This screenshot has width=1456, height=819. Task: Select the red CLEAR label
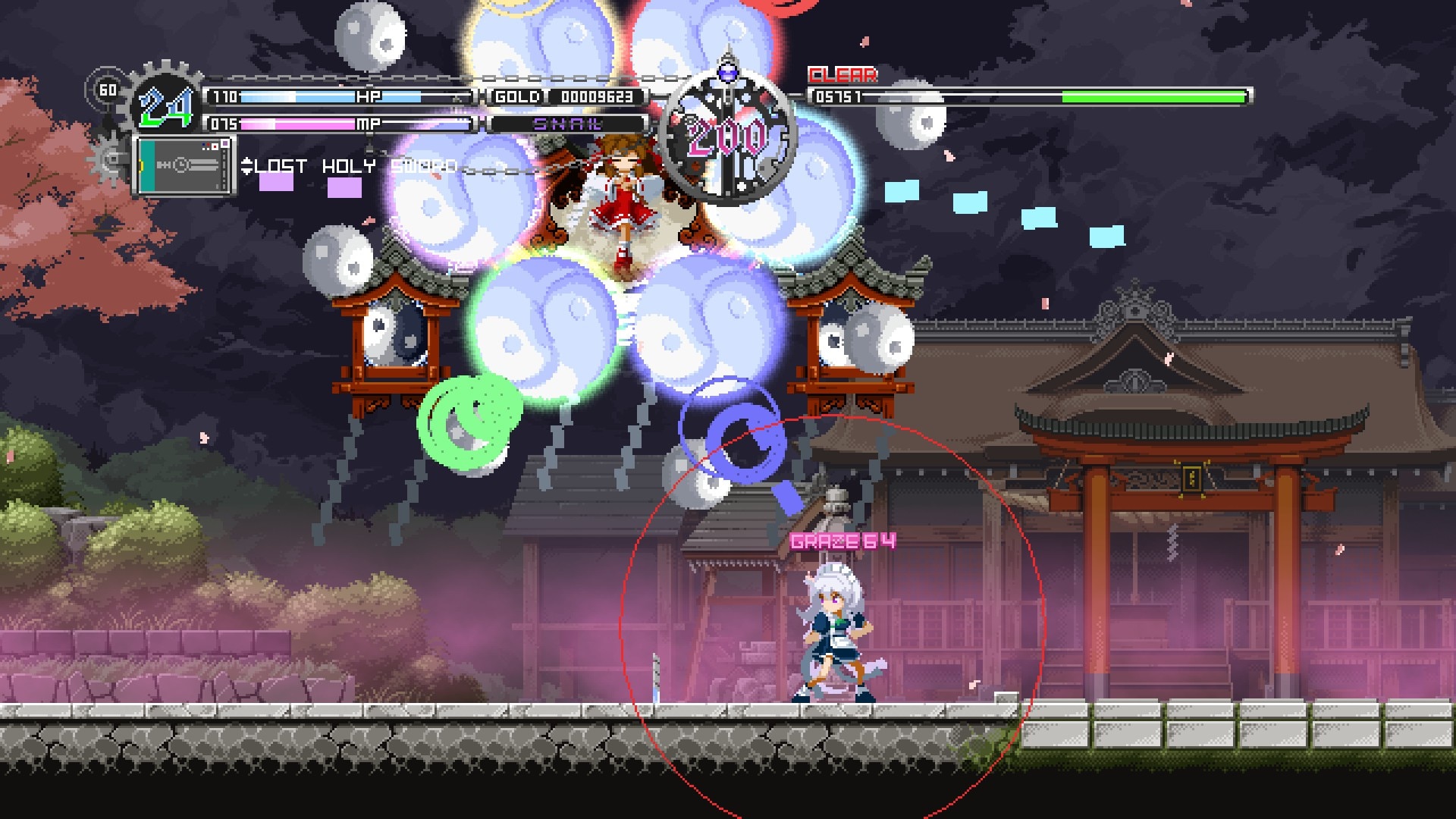(x=842, y=74)
